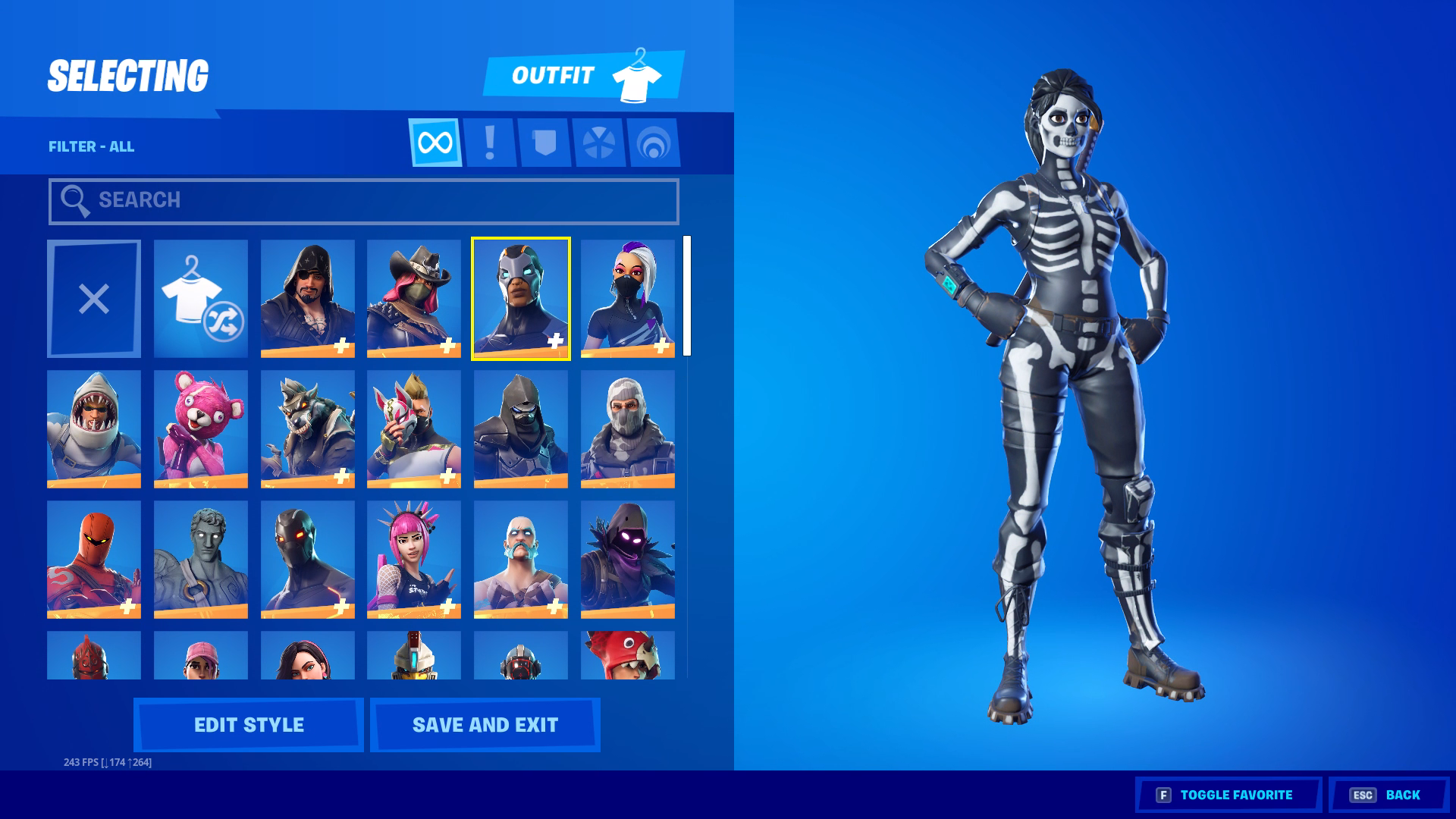The height and width of the screenshot is (819, 1456).
Task: Click the SELECTING header label
Action: point(127,74)
